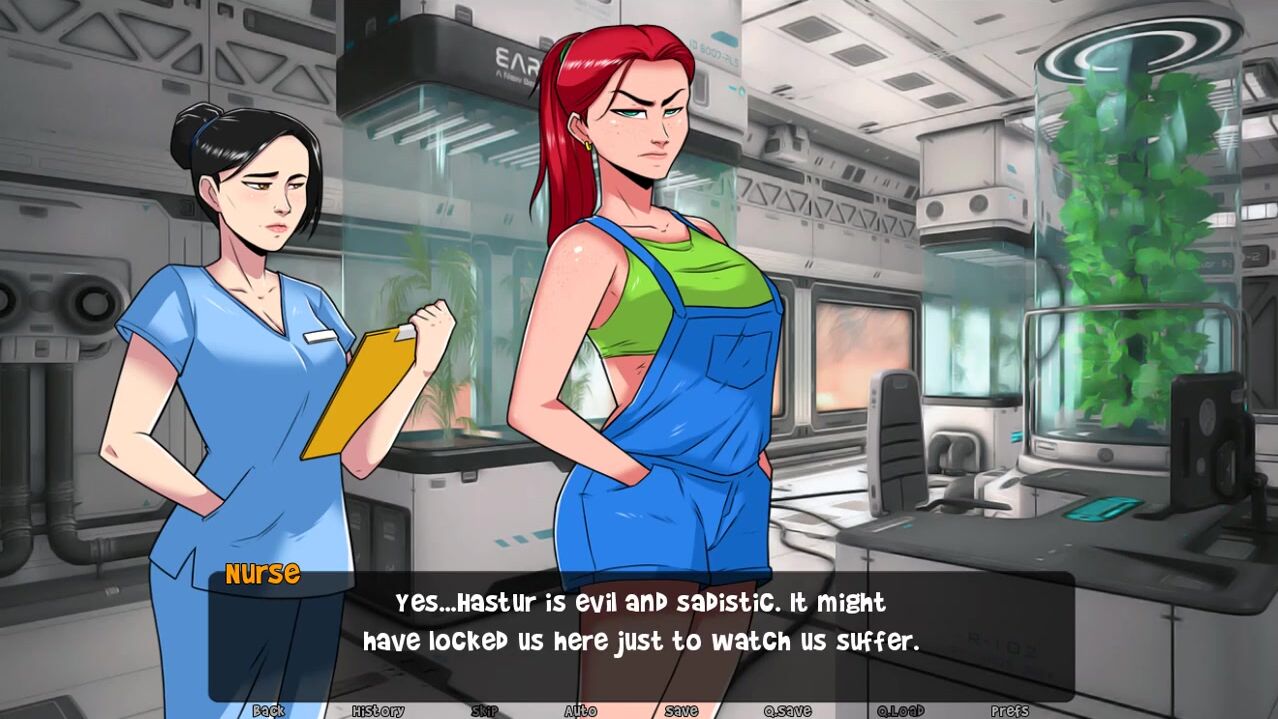Go back using the Back button
The image size is (1278, 719).
click(x=268, y=711)
